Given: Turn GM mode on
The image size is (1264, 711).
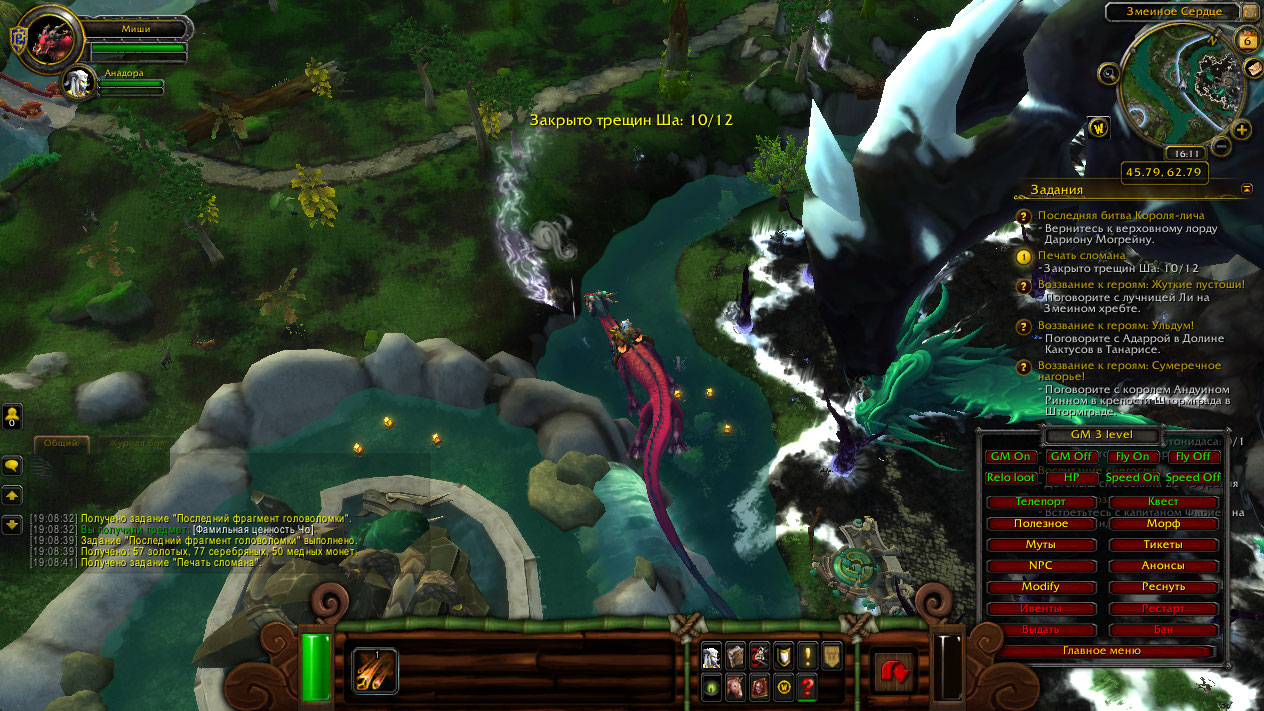Looking at the screenshot, I should [1010, 457].
